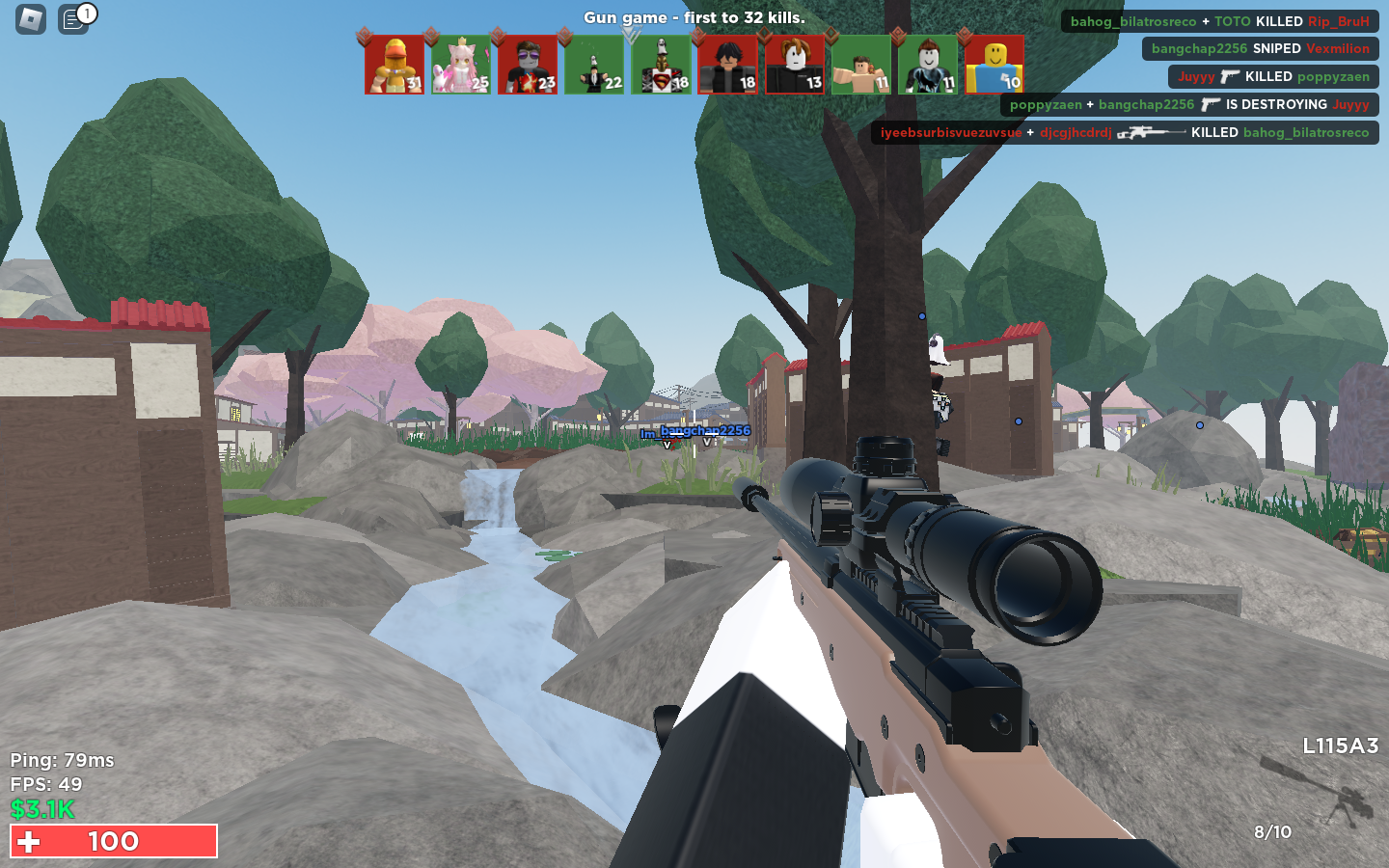
Task: Choose the shirtless avatar with 11 kills
Action: coord(861,65)
